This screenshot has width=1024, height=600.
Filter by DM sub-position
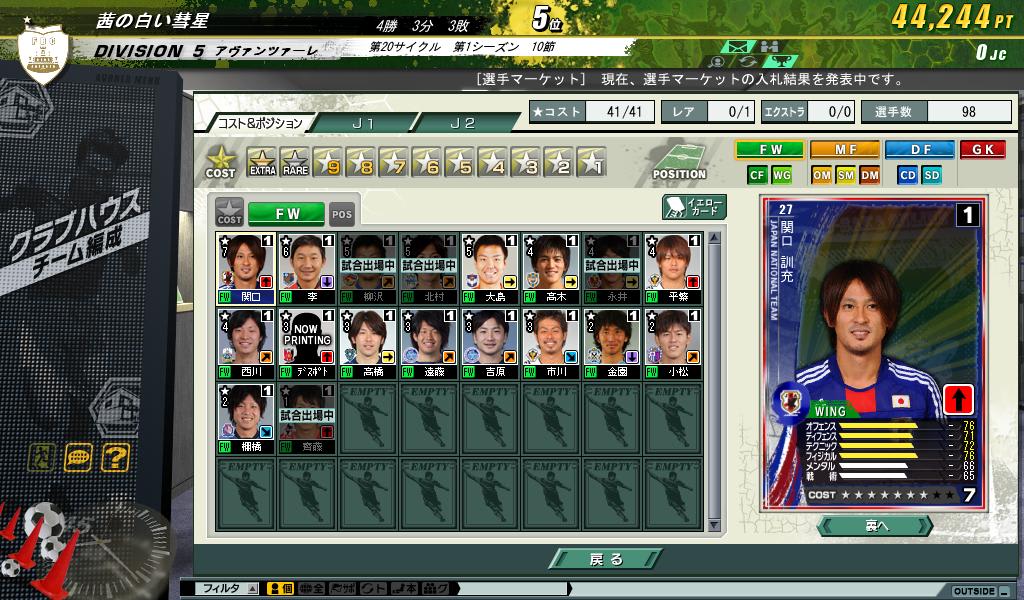pos(869,175)
